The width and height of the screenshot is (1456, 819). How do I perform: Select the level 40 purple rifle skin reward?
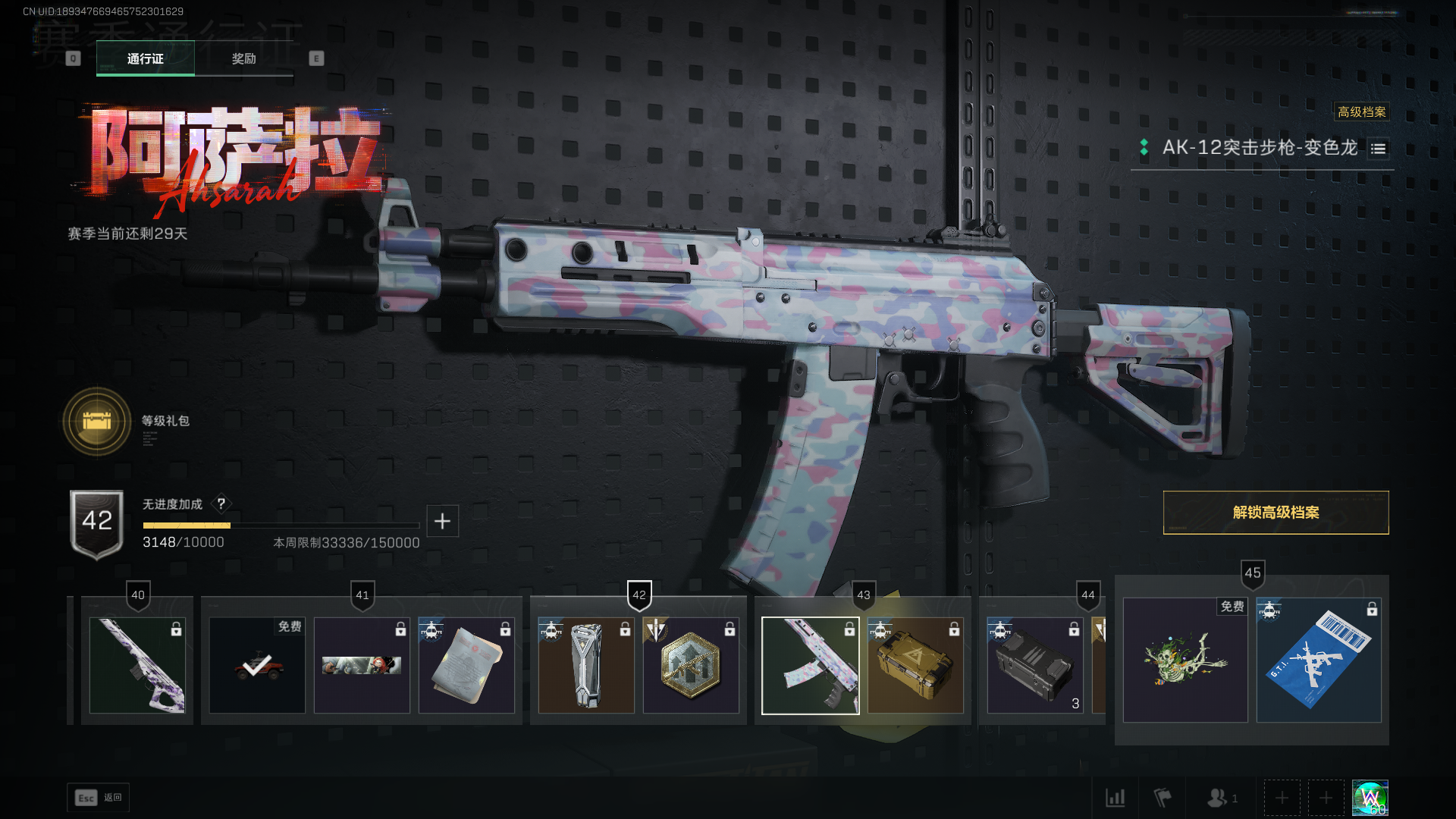137,666
